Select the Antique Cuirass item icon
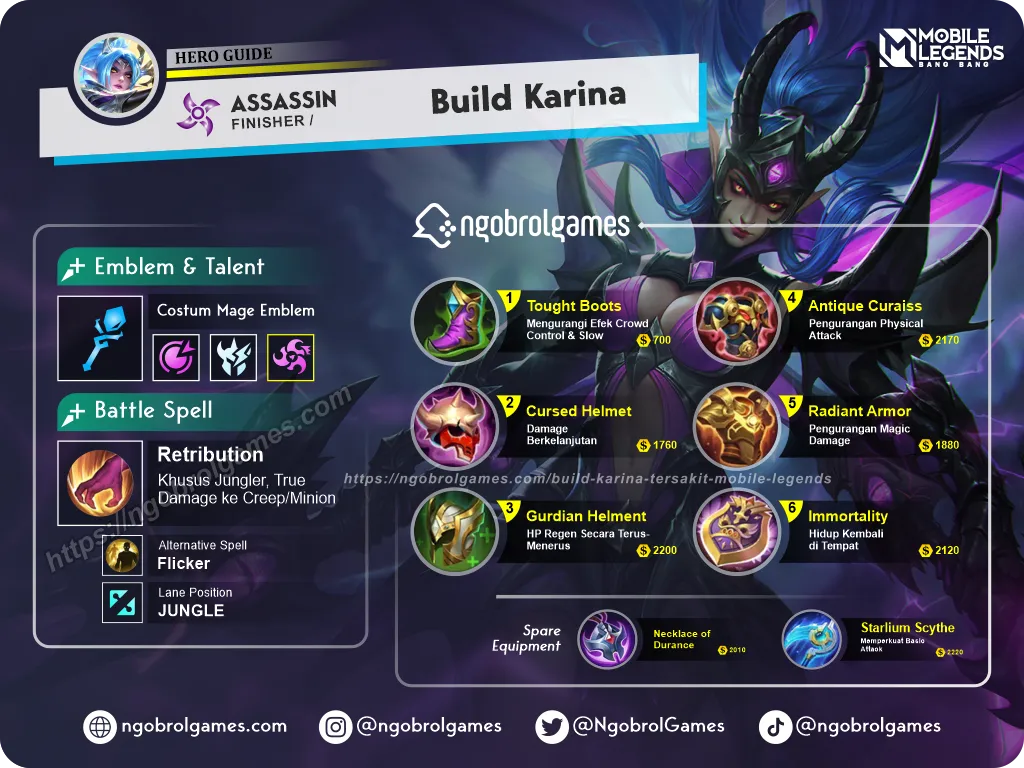The image size is (1024, 768). pyautogui.click(x=737, y=319)
